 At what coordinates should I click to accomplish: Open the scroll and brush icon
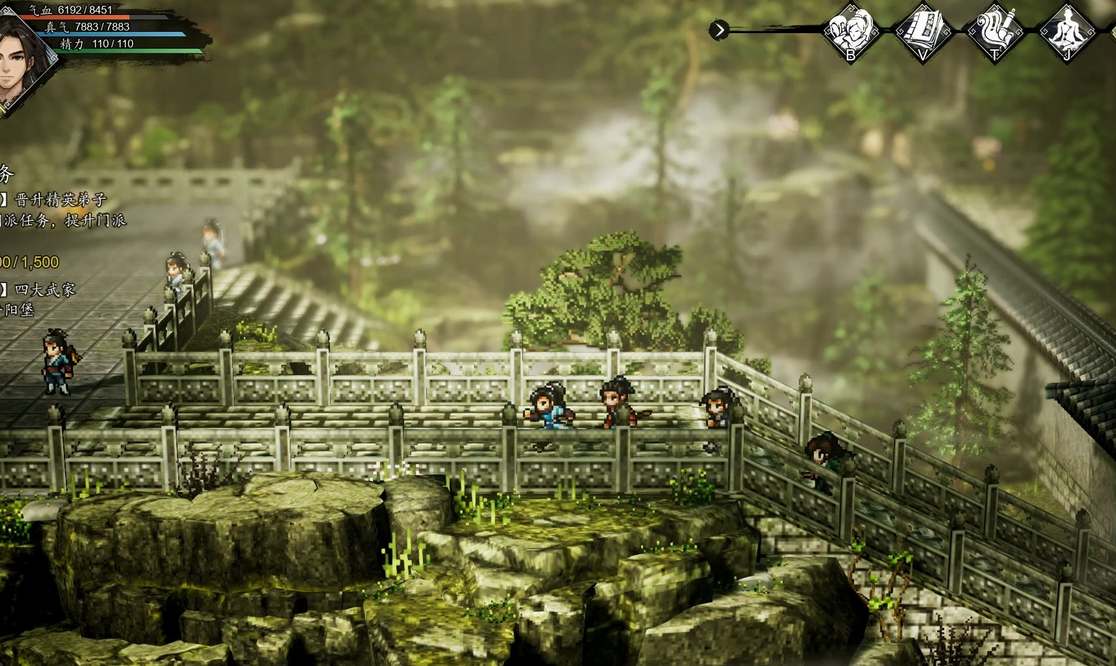[995, 30]
